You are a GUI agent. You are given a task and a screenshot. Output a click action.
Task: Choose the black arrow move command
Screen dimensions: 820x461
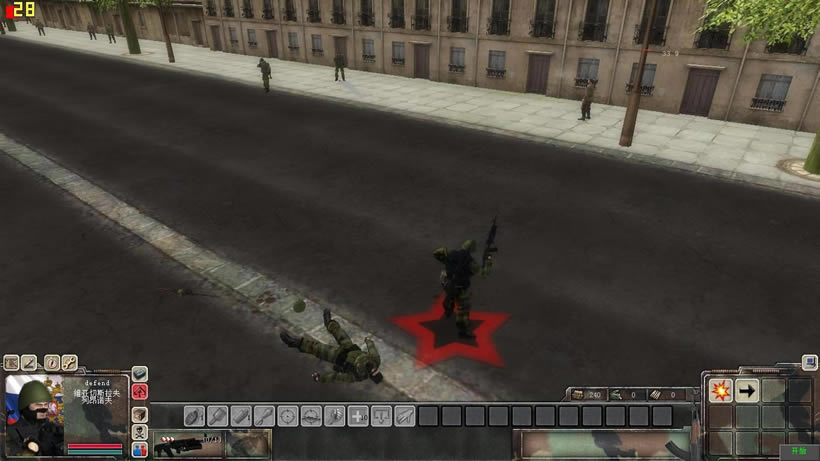746,391
